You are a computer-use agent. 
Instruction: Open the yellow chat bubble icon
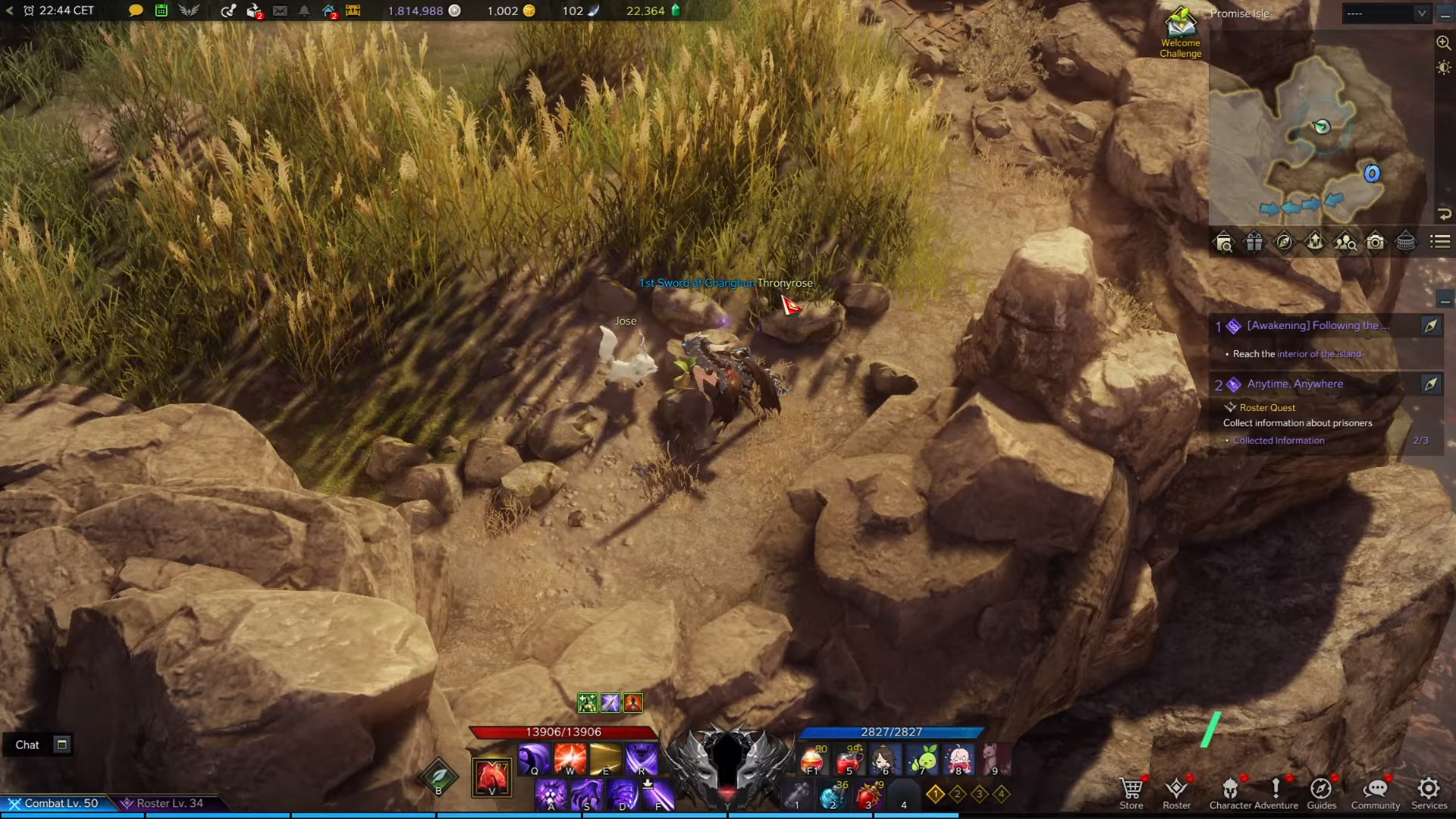pyautogui.click(x=136, y=11)
